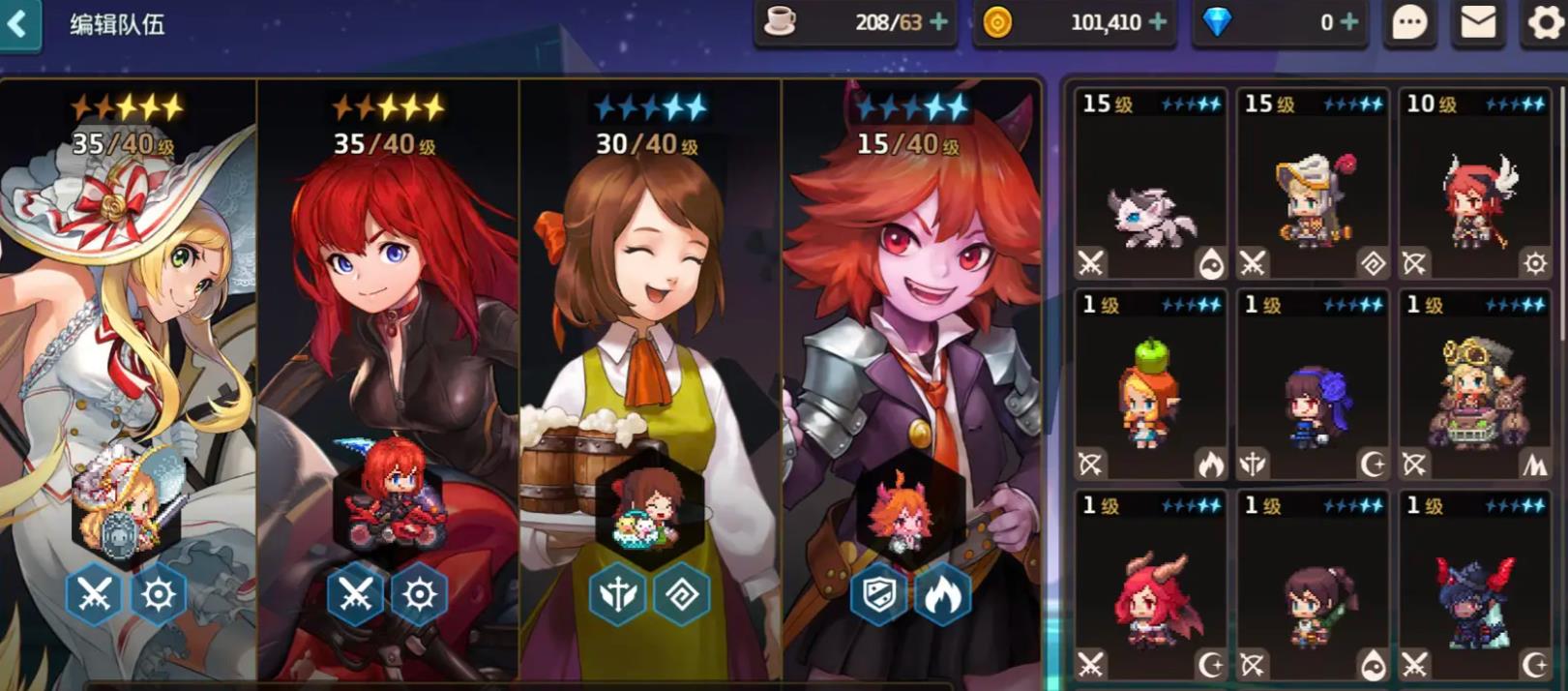This screenshot has width=1568, height=691.
Task: Open the chat bubble
Action: pyautogui.click(x=1409, y=22)
